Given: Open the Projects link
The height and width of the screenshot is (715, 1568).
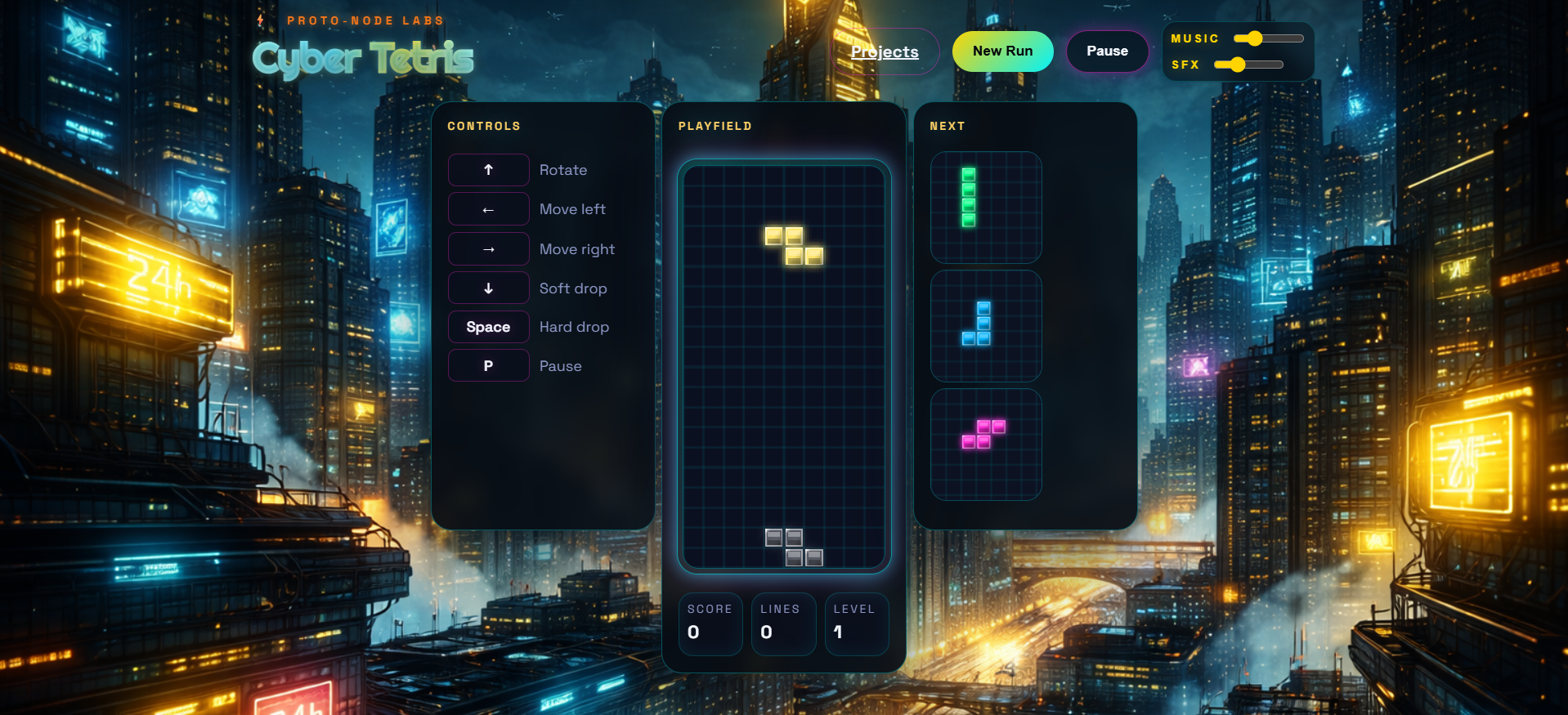Looking at the screenshot, I should (884, 51).
